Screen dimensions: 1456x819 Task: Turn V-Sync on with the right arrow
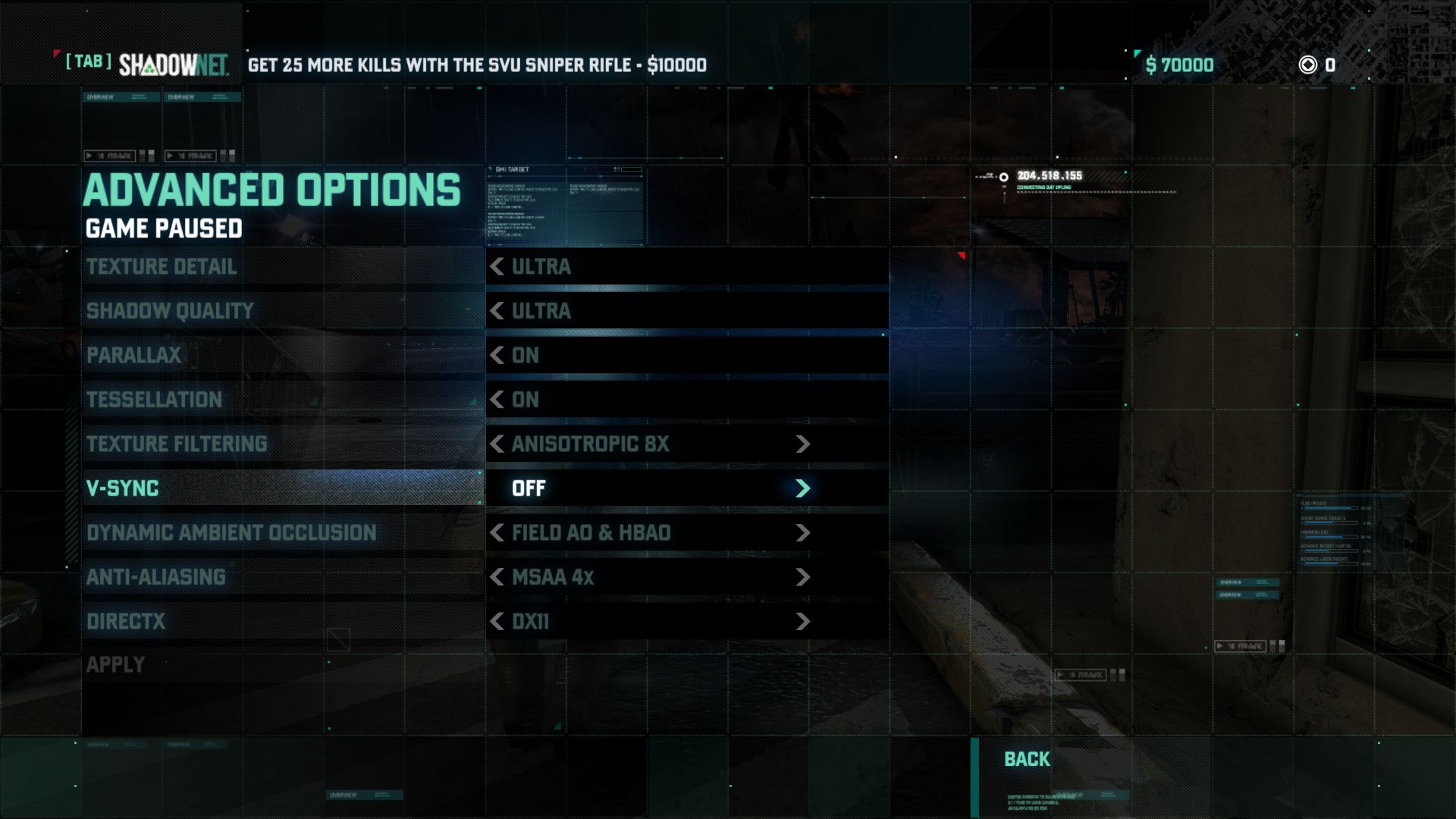pos(803,488)
